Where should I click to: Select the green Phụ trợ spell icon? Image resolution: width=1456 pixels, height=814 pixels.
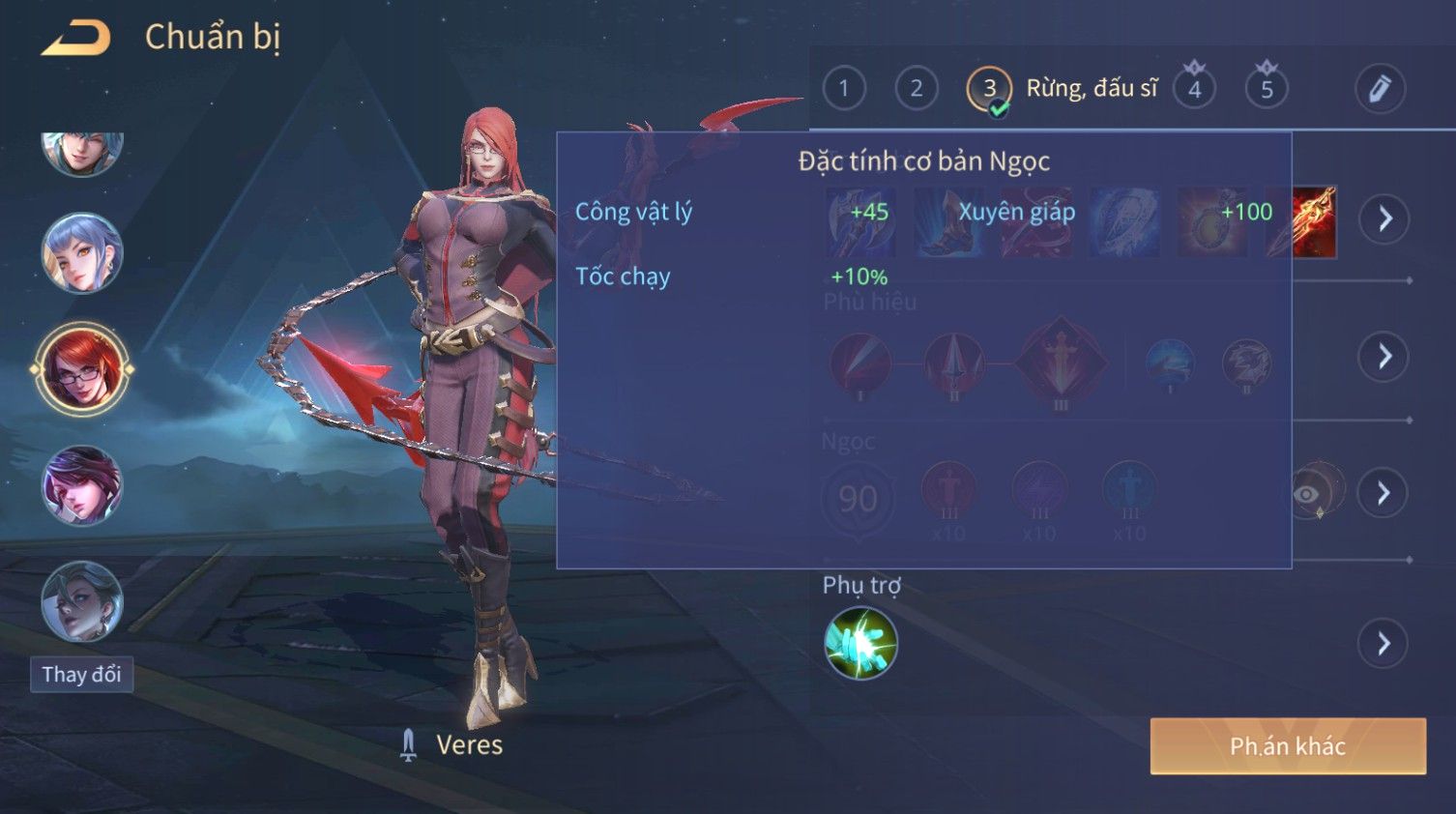860,643
